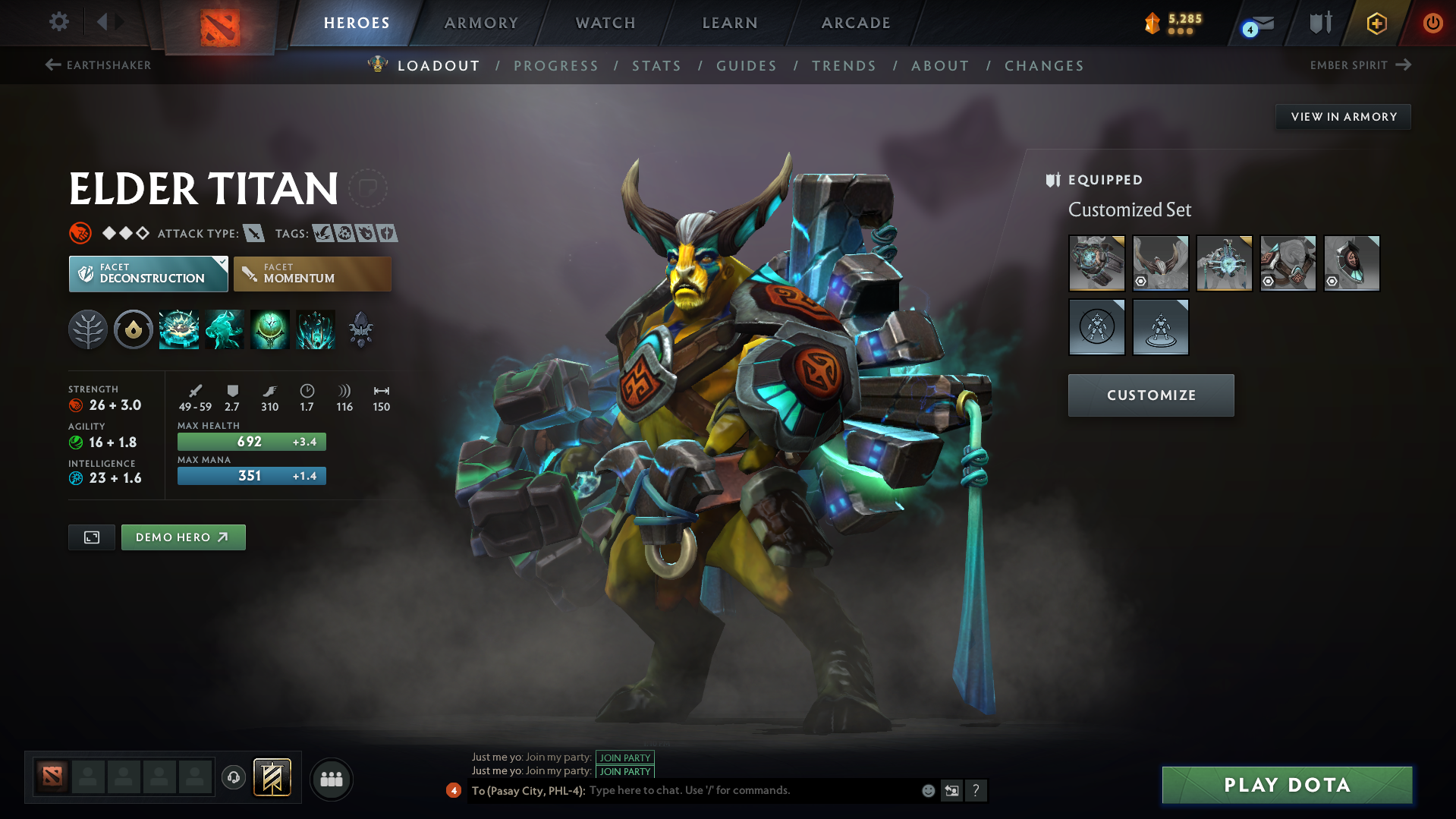This screenshot has width=1456, height=819.
Task: Click the Natural Order ability icon
Action: tap(269, 329)
